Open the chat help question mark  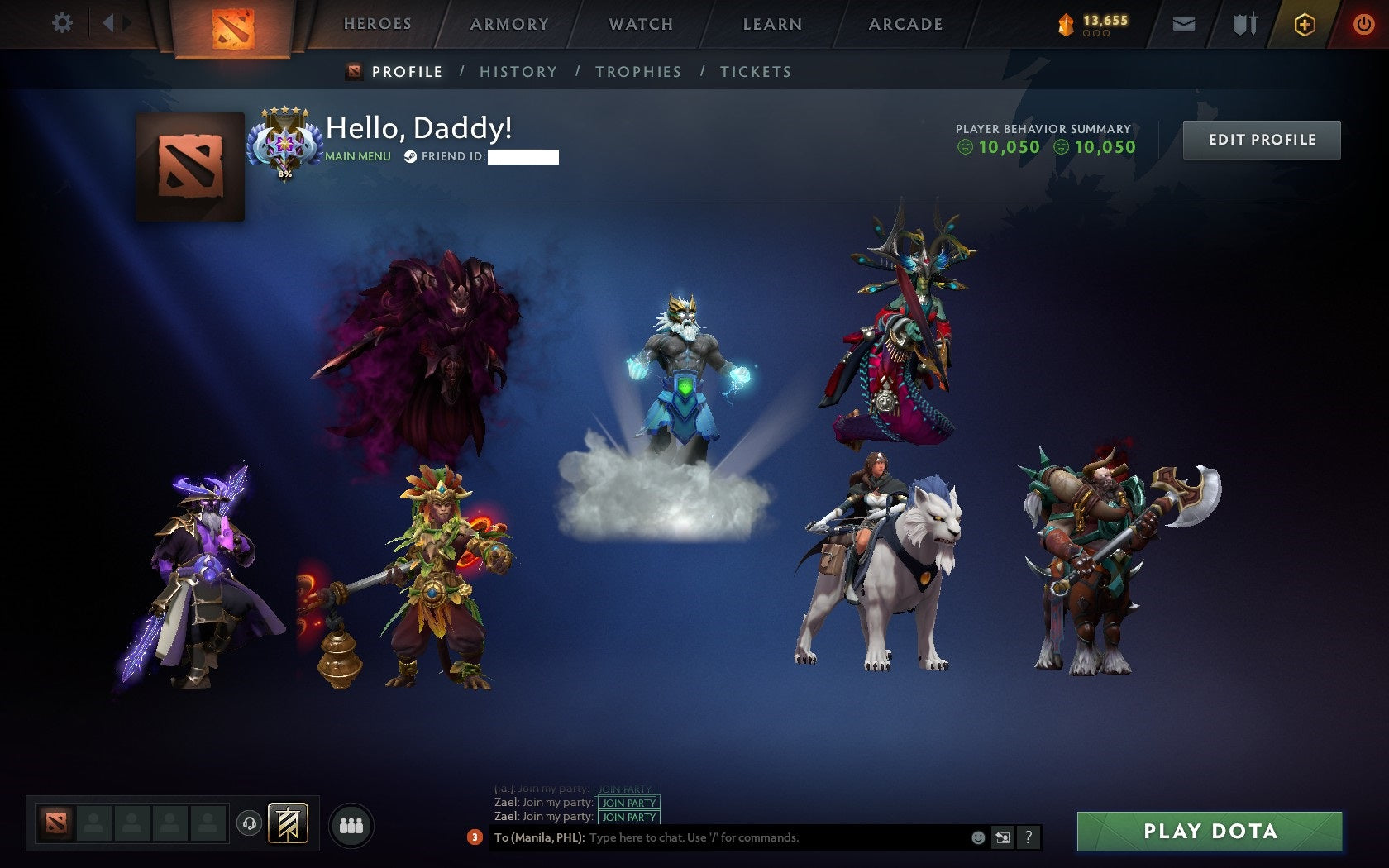[1028, 836]
